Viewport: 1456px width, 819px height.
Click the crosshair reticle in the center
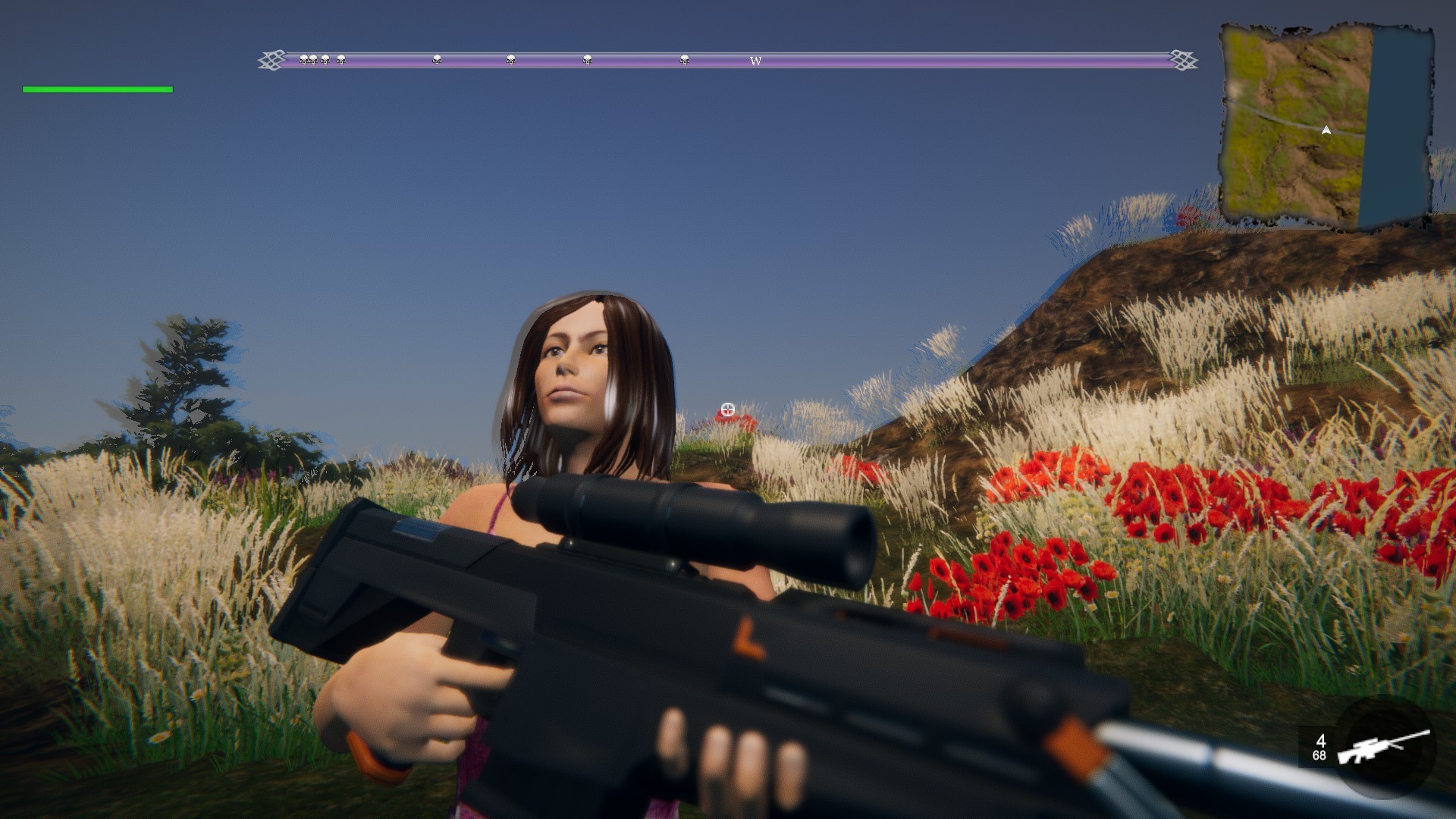(727, 409)
